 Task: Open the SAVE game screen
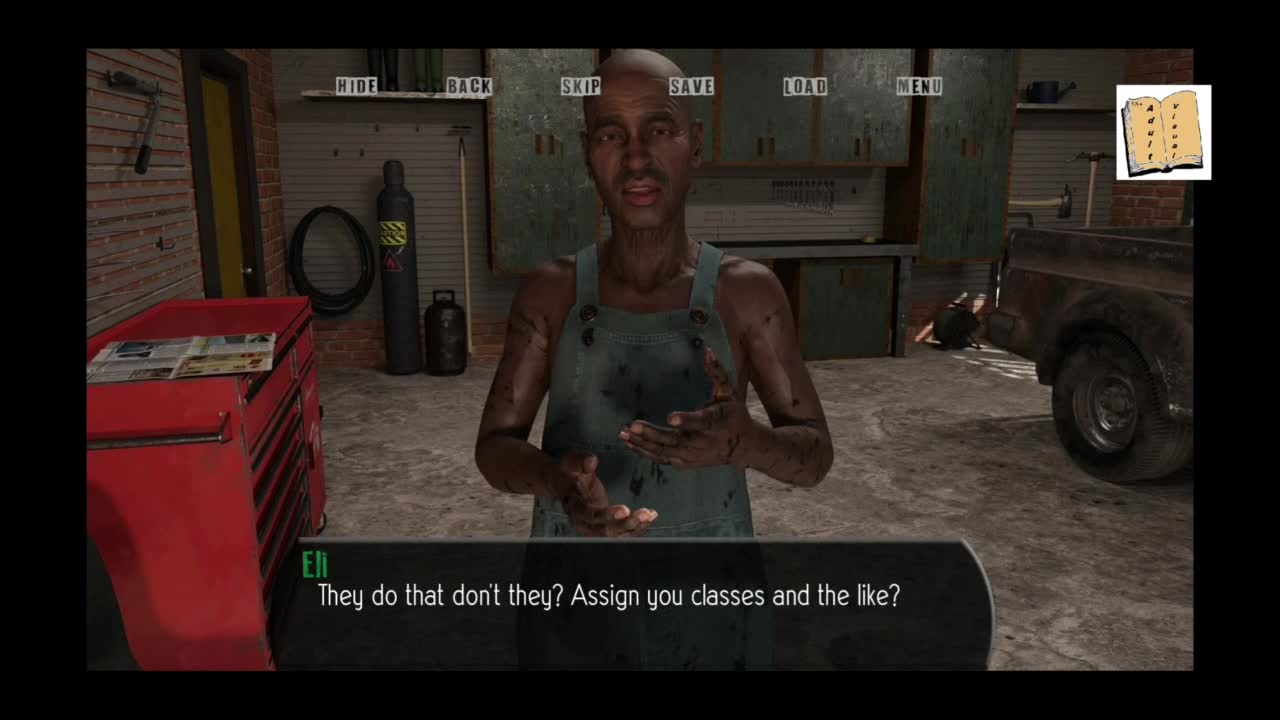click(692, 86)
